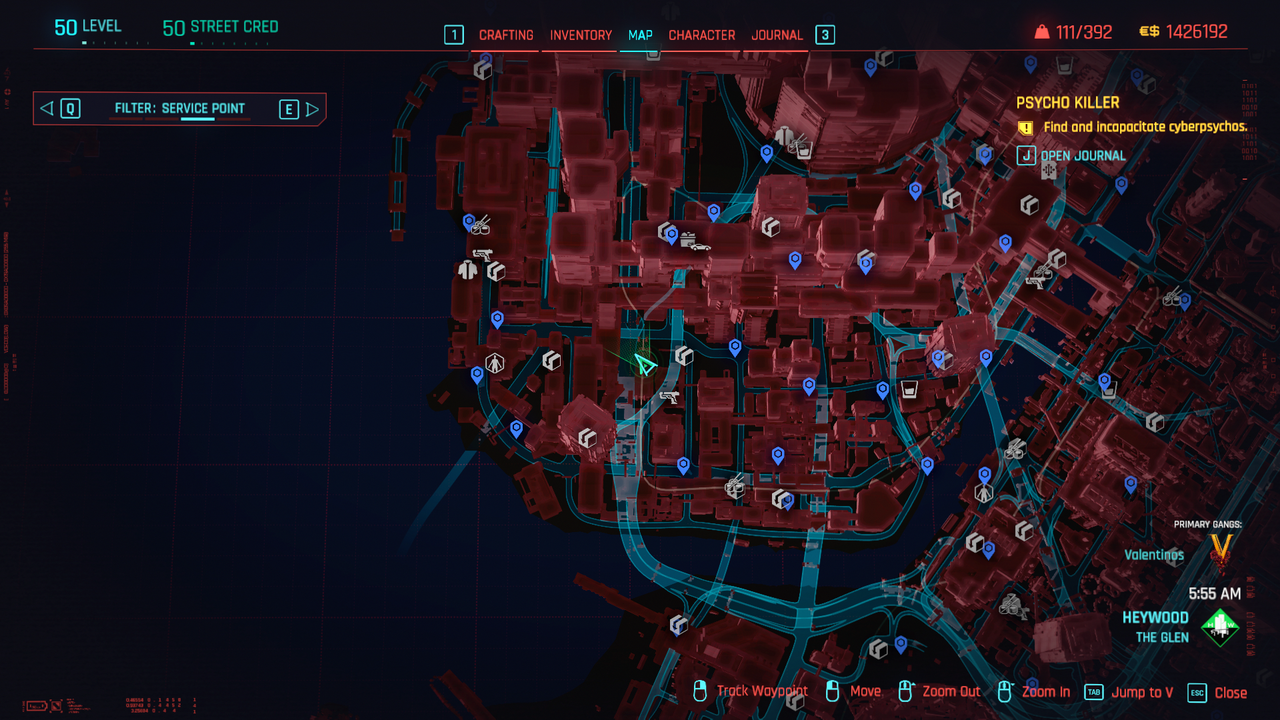1280x720 pixels.
Task: Cycle map filter to previous with left arrow
Action: point(47,109)
